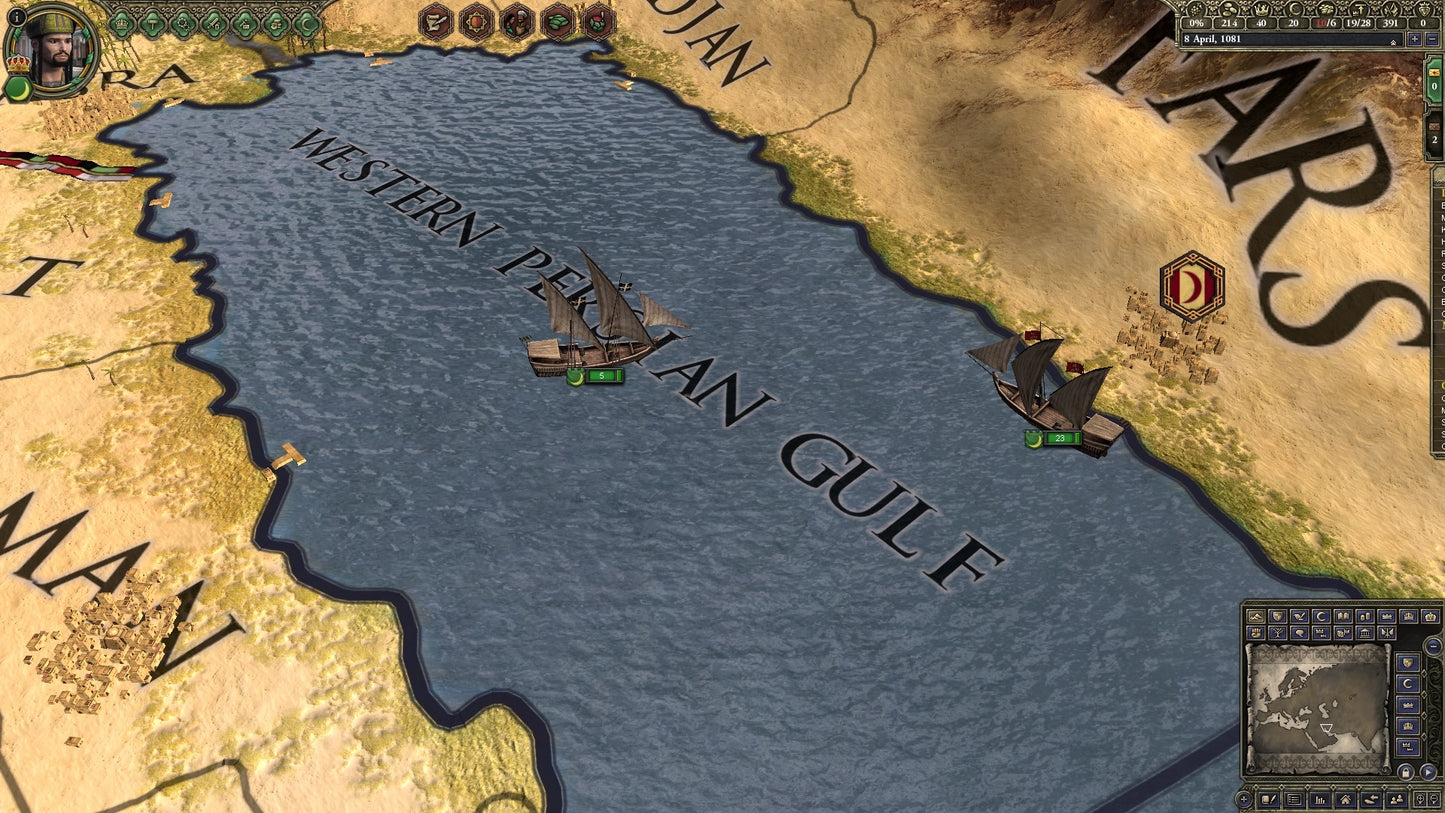1445x813 pixels.
Task: Collapse the minimap panel with the minus button
Action: point(1433,647)
